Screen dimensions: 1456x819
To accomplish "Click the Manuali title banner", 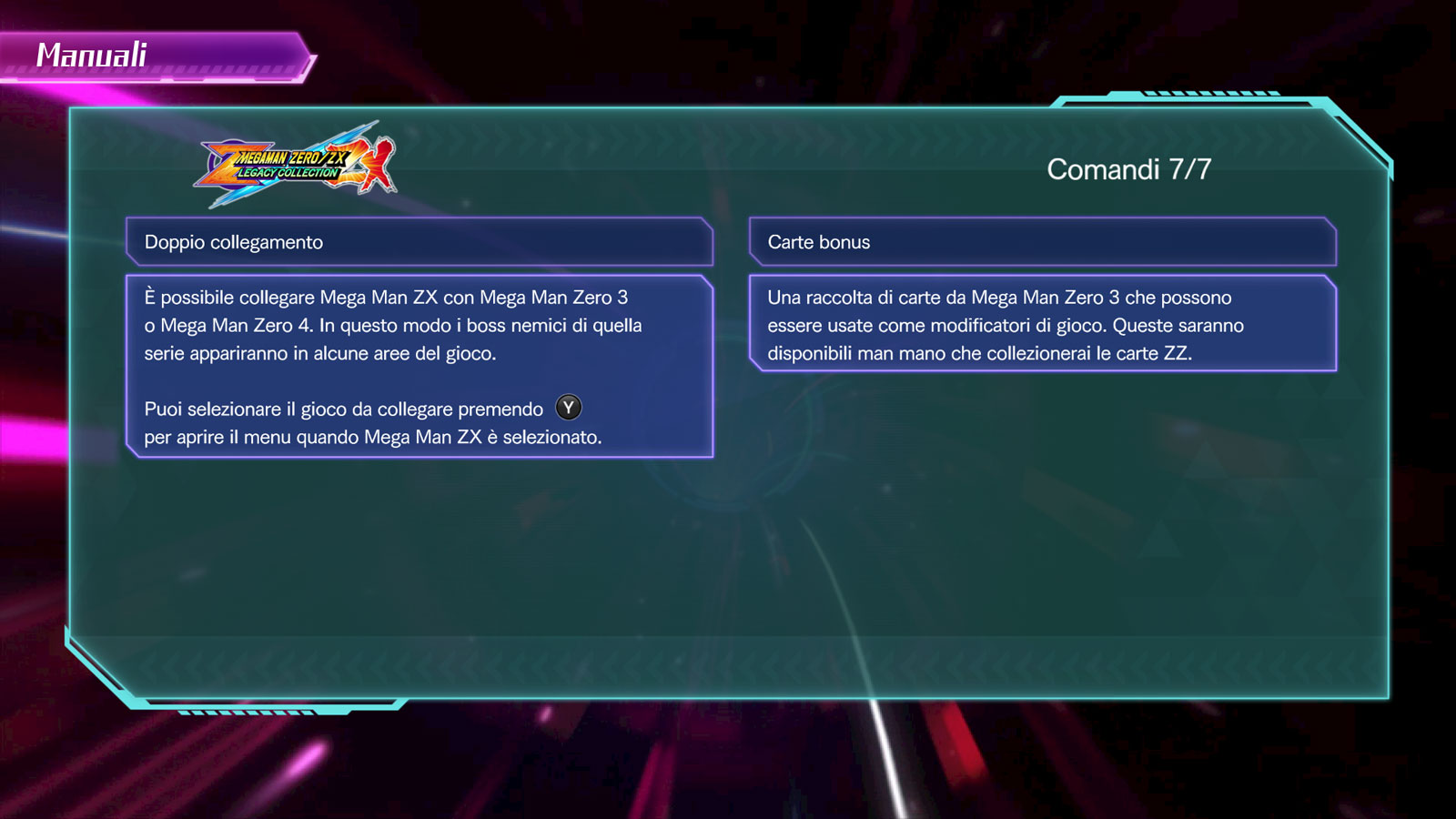I will [x=155, y=56].
